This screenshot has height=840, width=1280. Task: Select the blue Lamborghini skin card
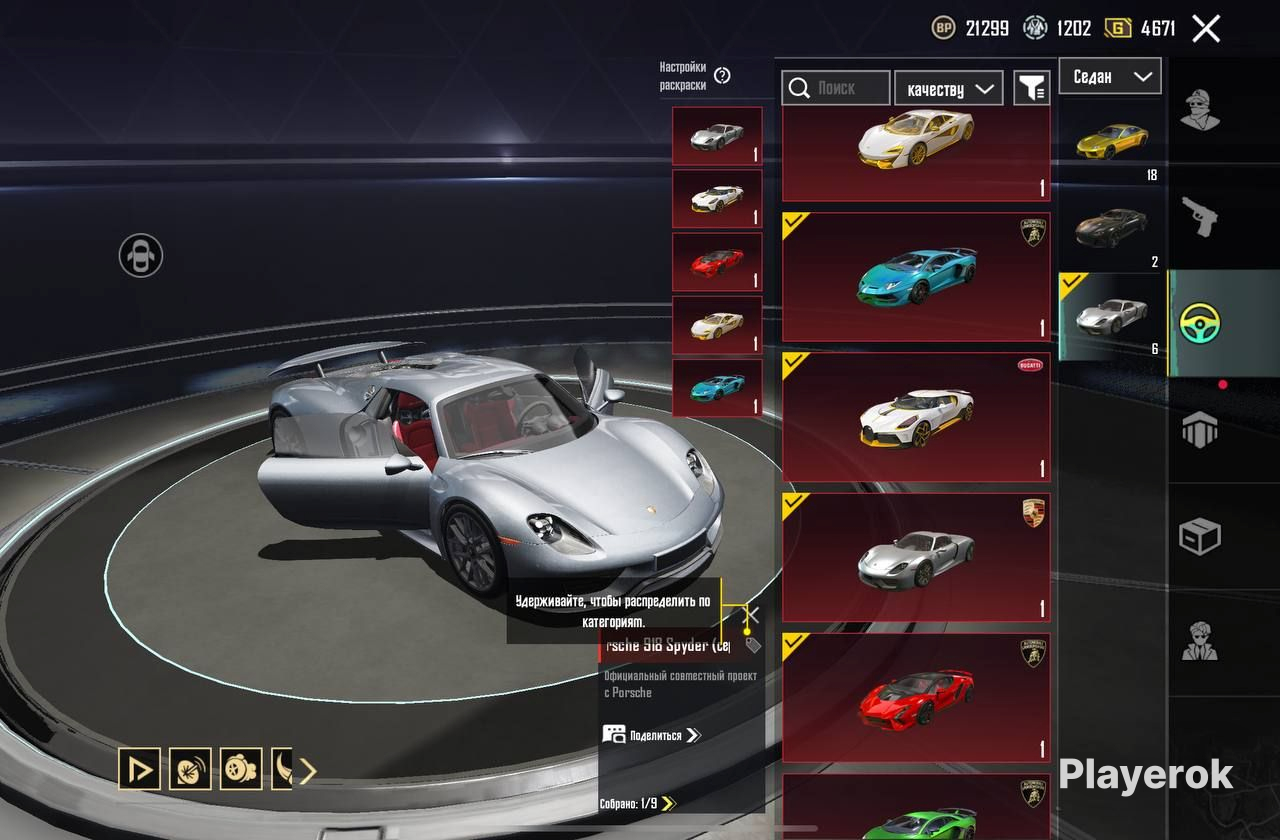[x=916, y=277]
